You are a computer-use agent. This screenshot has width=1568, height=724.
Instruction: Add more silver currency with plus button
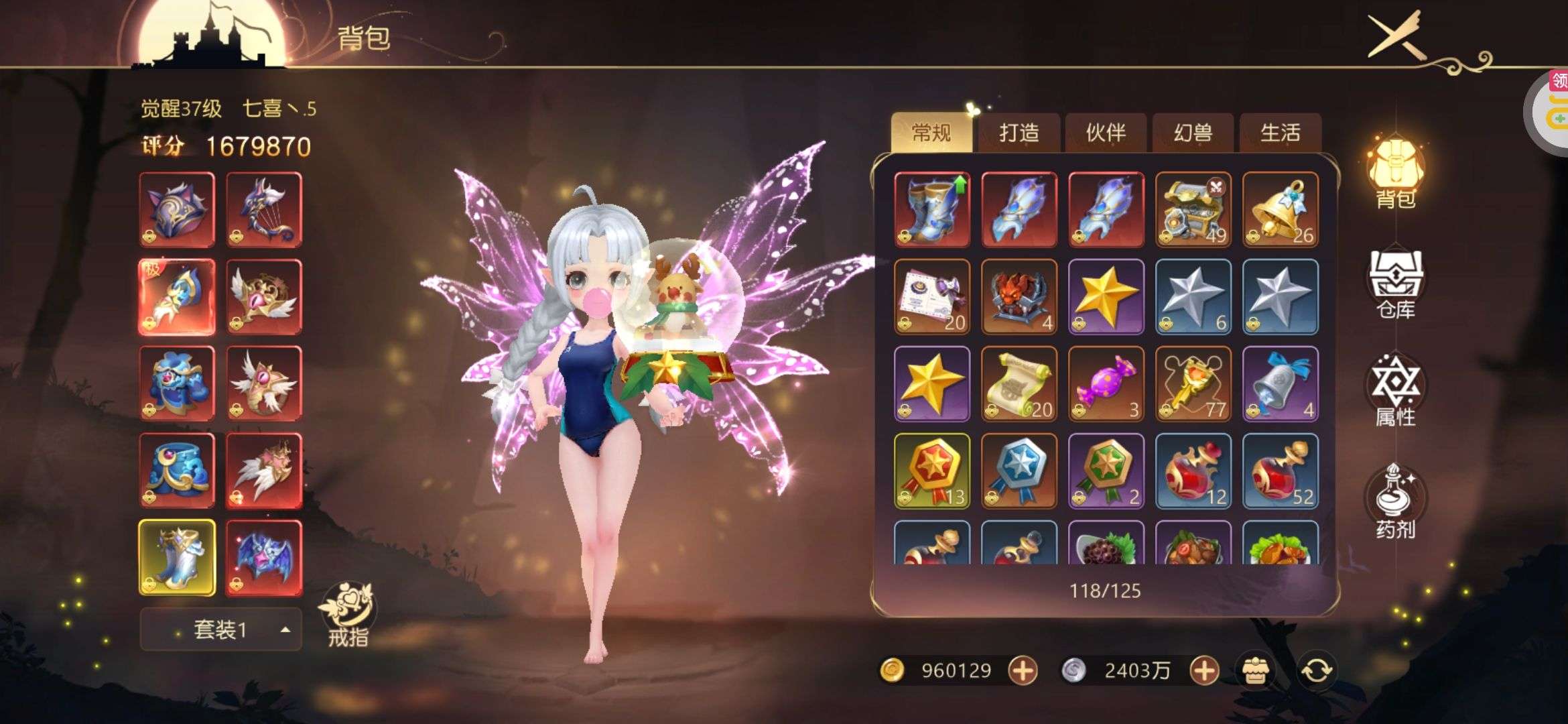(1204, 670)
